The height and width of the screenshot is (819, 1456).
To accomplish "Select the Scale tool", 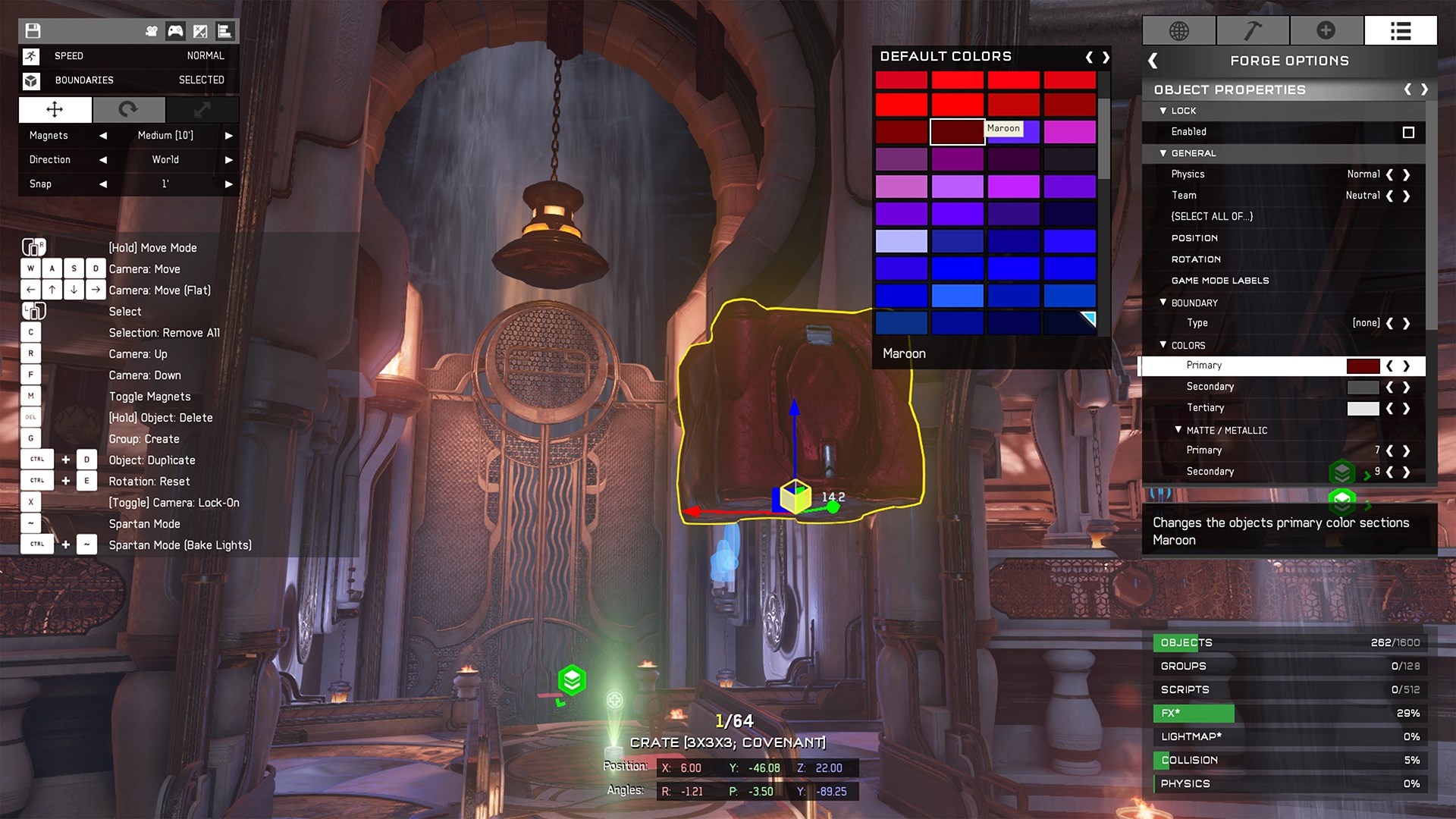I will (x=202, y=110).
